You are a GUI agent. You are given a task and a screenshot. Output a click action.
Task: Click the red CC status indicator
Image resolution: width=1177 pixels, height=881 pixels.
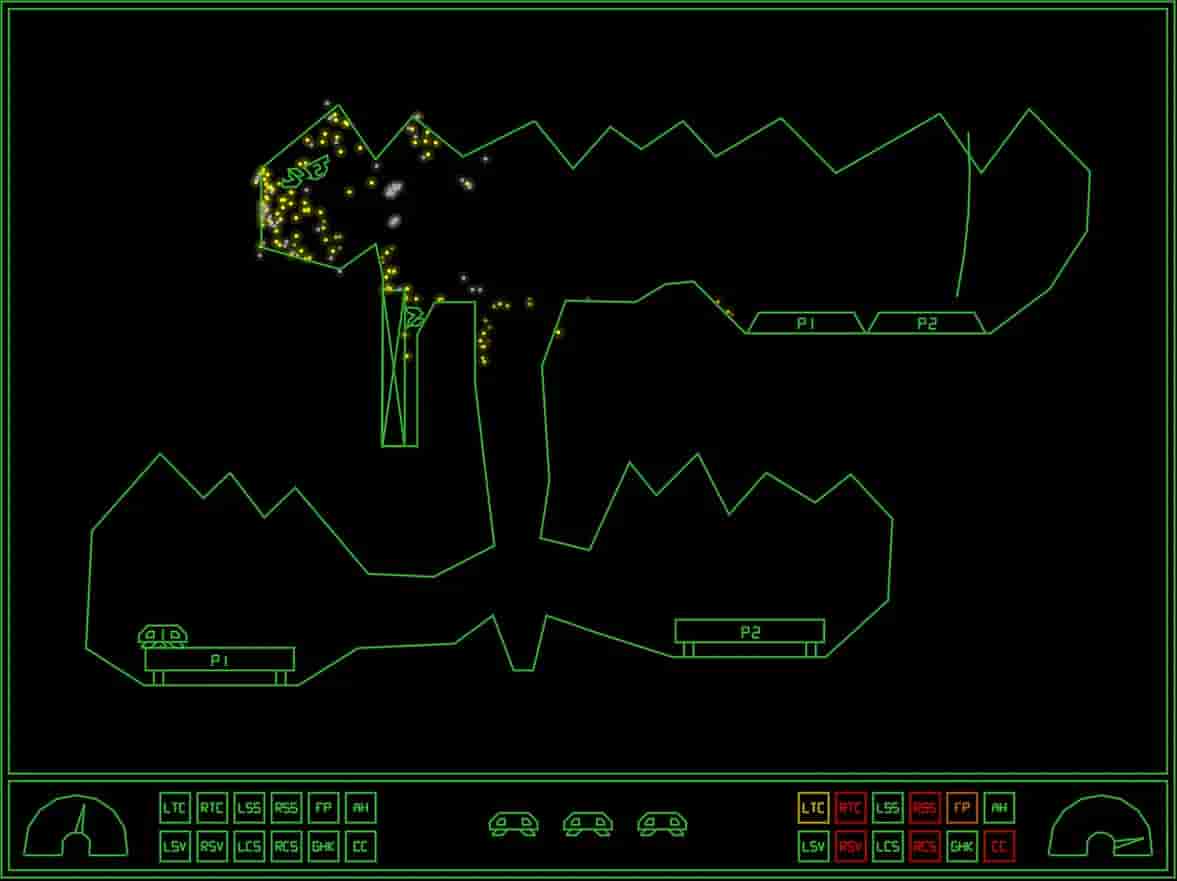click(998, 846)
